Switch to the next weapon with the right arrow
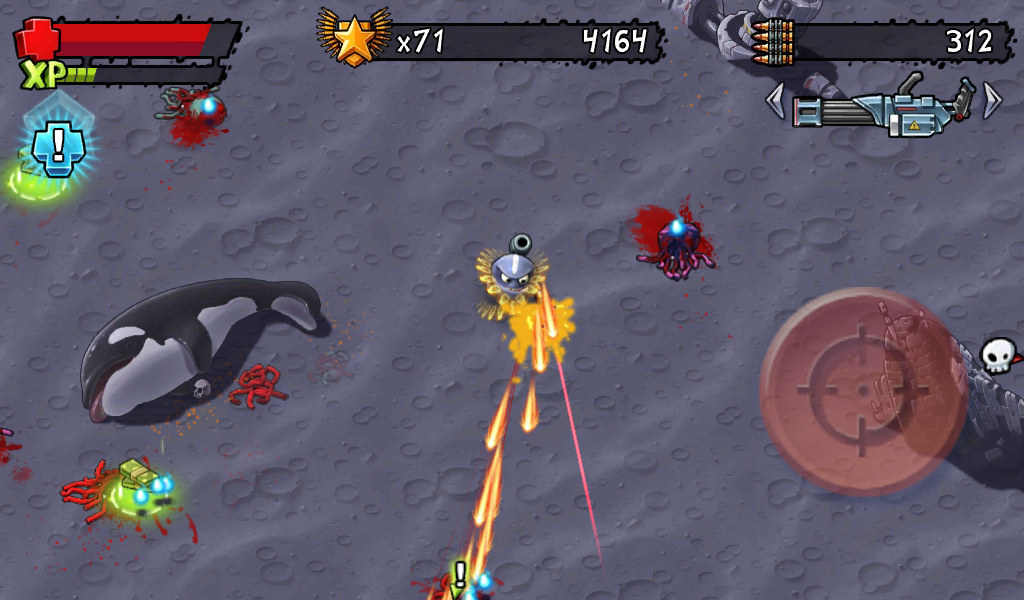Image resolution: width=1024 pixels, height=600 pixels. point(991,100)
